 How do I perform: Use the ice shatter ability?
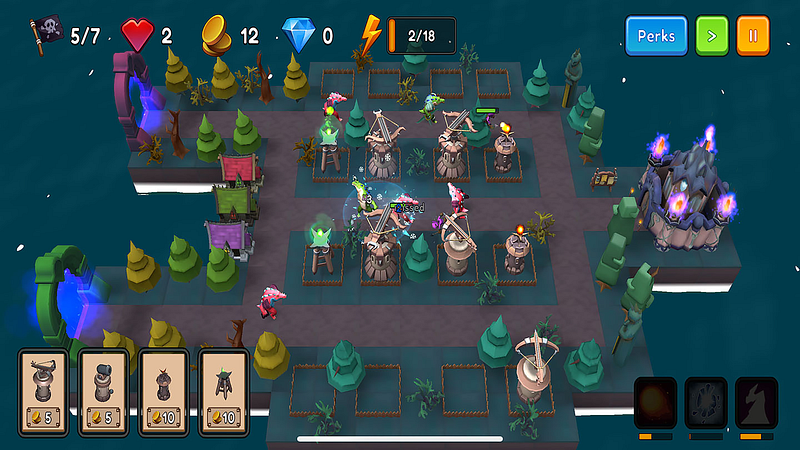(x=705, y=402)
